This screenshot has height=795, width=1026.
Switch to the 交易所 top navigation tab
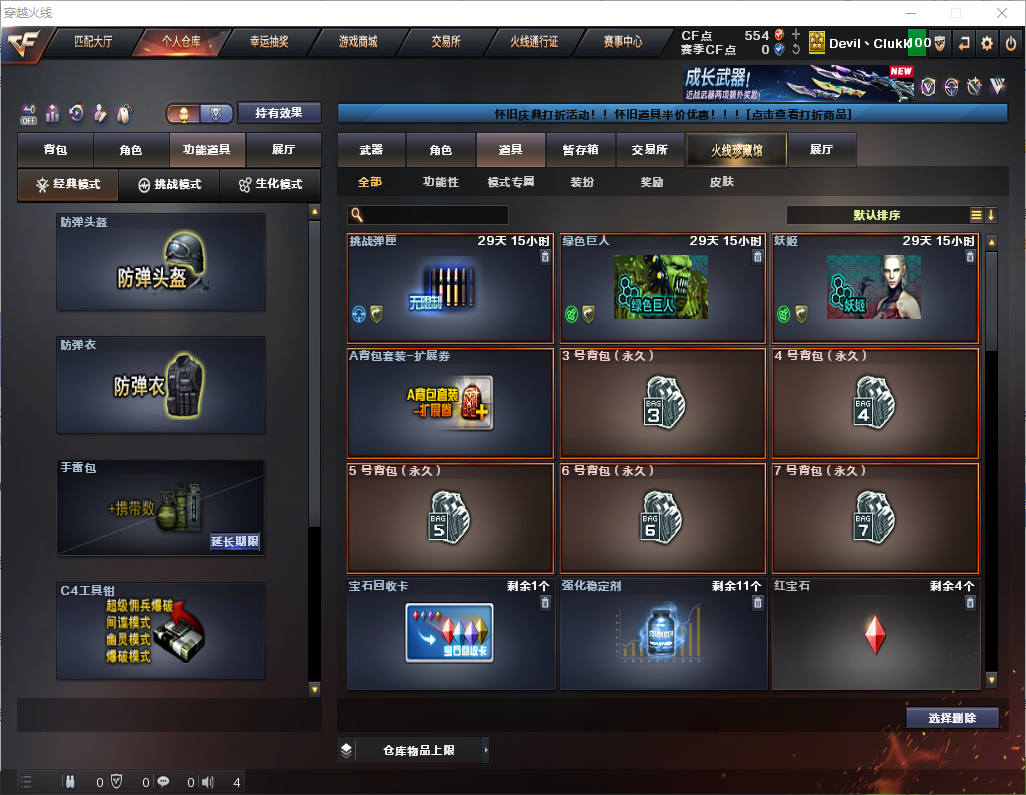click(446, 43)
